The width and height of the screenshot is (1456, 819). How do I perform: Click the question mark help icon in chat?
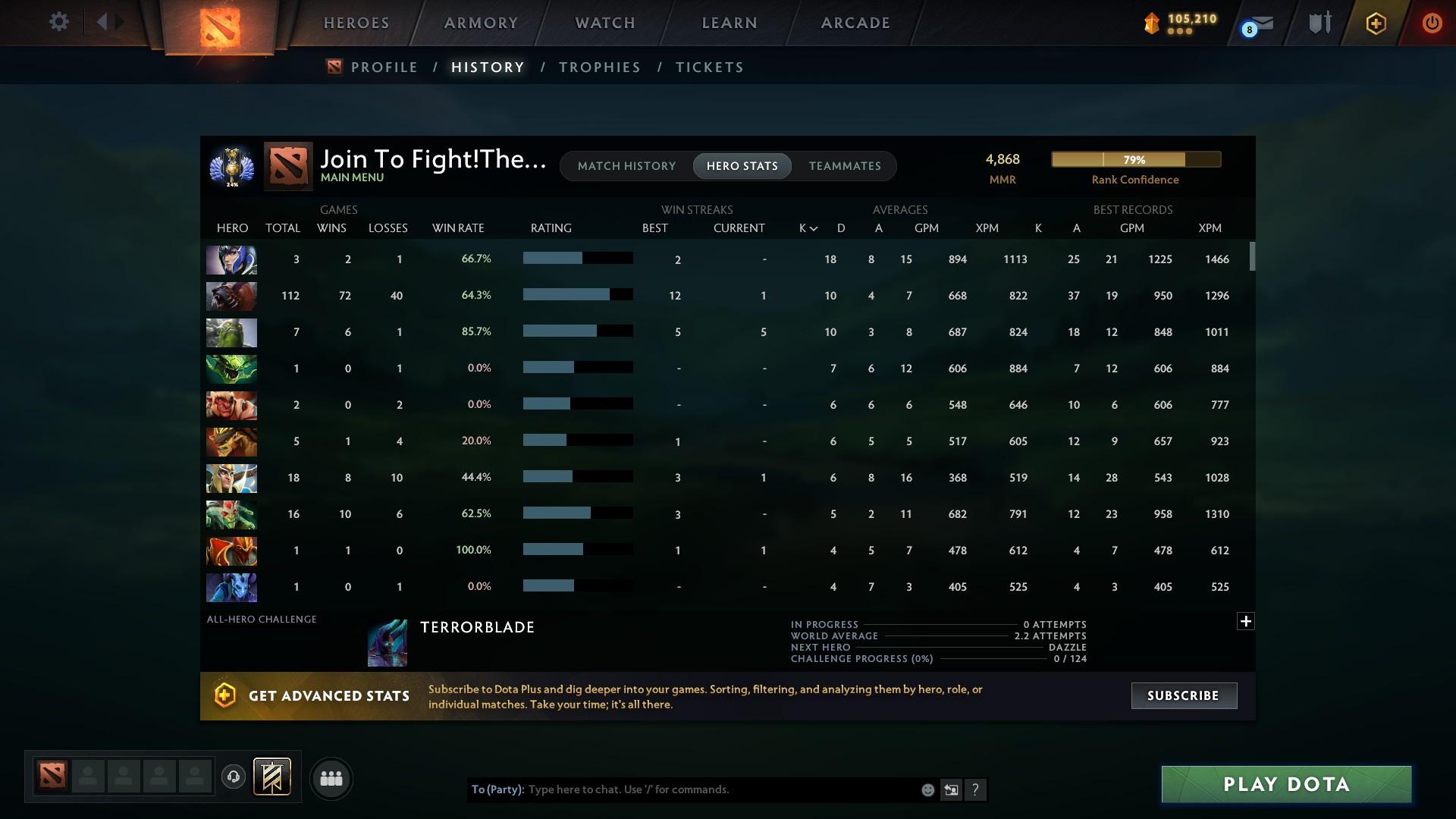976,789
